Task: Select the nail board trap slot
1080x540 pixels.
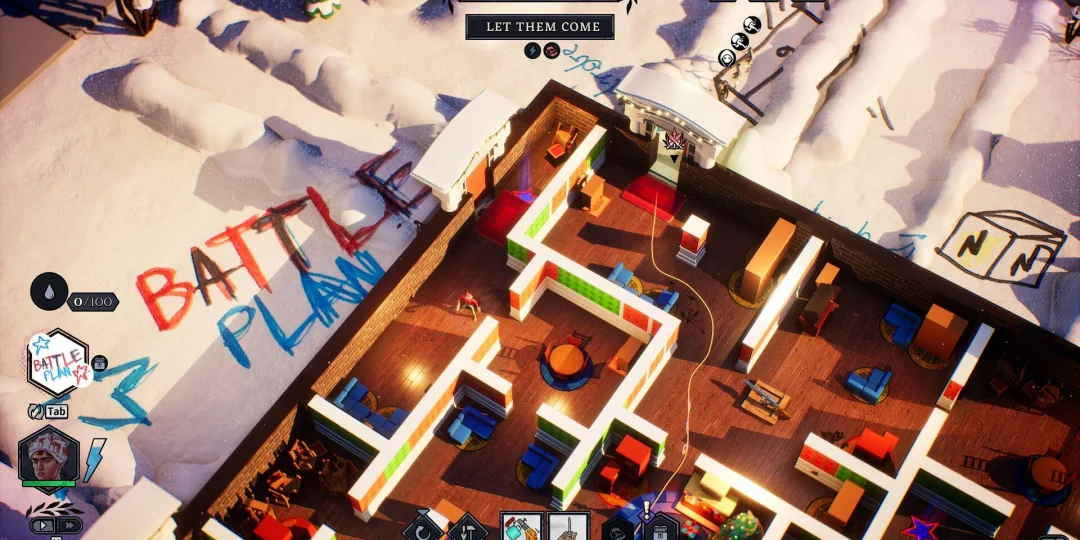Action: click(x=567, y=527)
